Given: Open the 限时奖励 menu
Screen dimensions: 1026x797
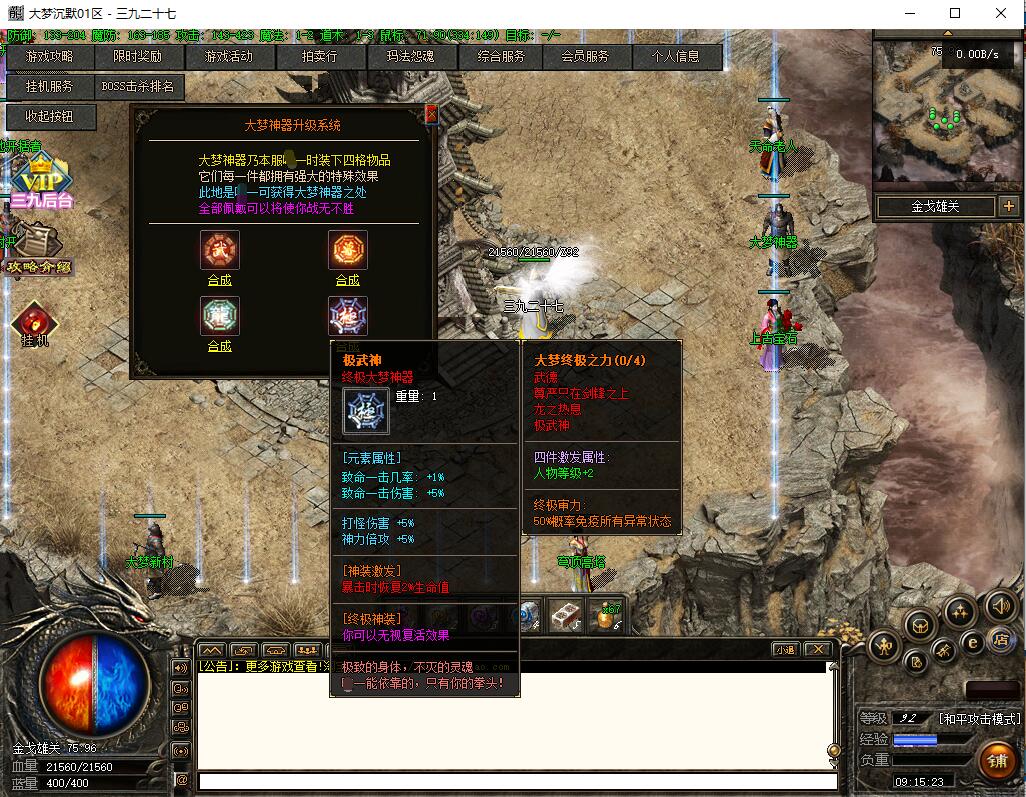Looking at the screenshot, I should (x=135, y=57).
